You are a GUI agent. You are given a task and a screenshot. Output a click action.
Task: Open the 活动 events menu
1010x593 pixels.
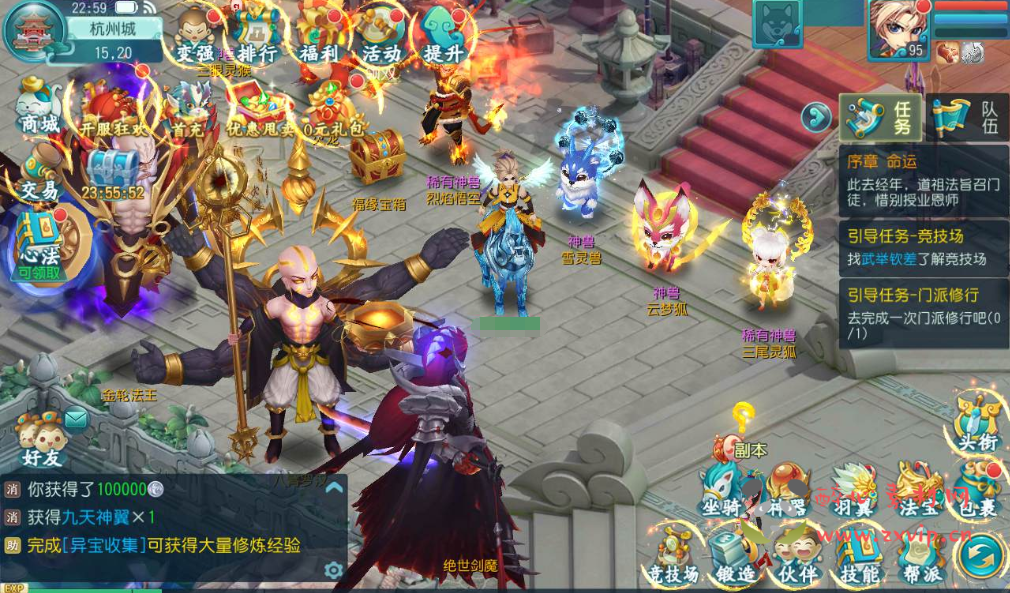click(x=380, y=38)
